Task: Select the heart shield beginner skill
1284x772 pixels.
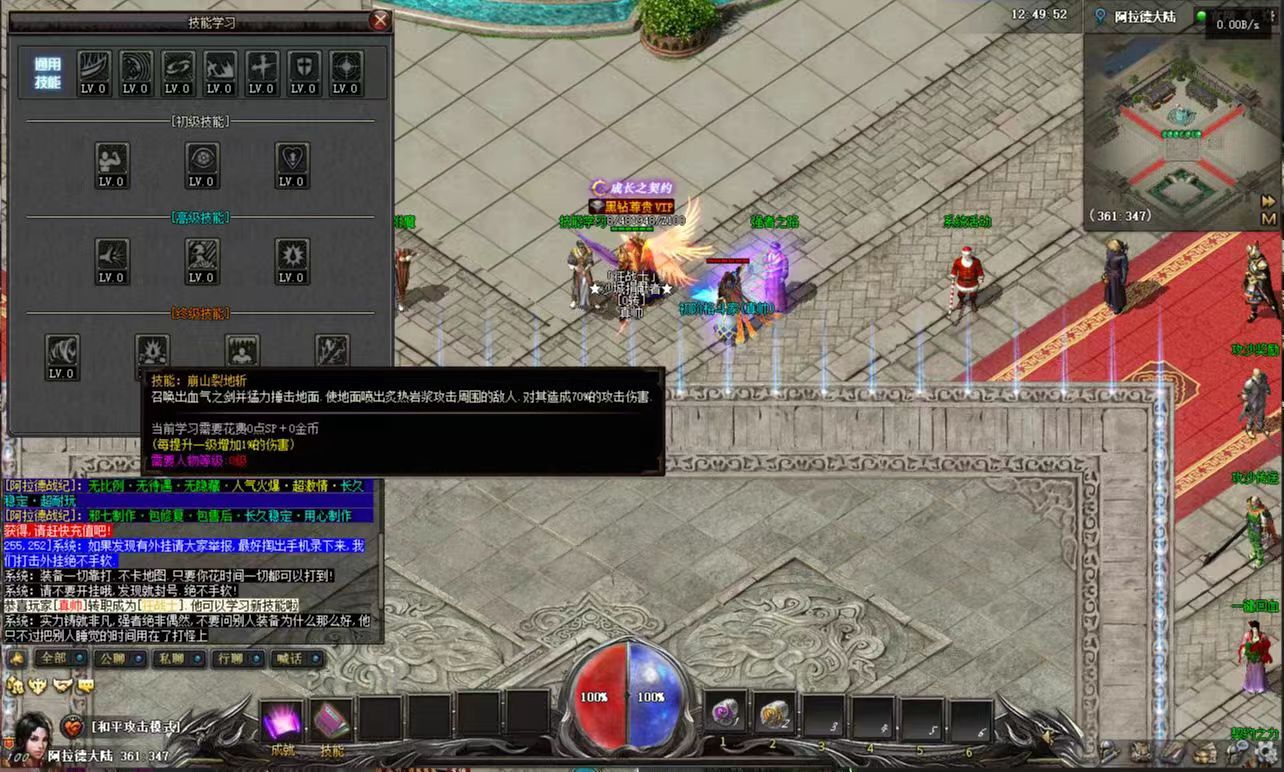Action: pyautogui.click(x=292, y=163)
